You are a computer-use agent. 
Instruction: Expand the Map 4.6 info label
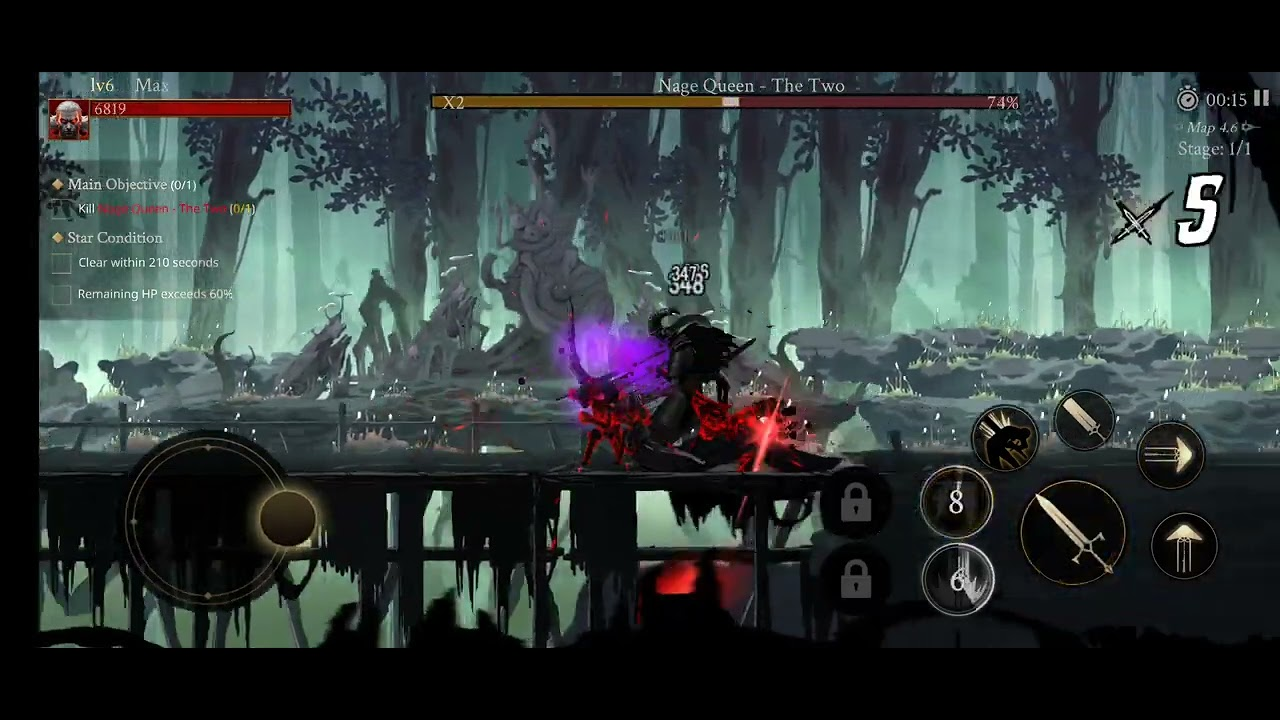(x=1211, y=128)
